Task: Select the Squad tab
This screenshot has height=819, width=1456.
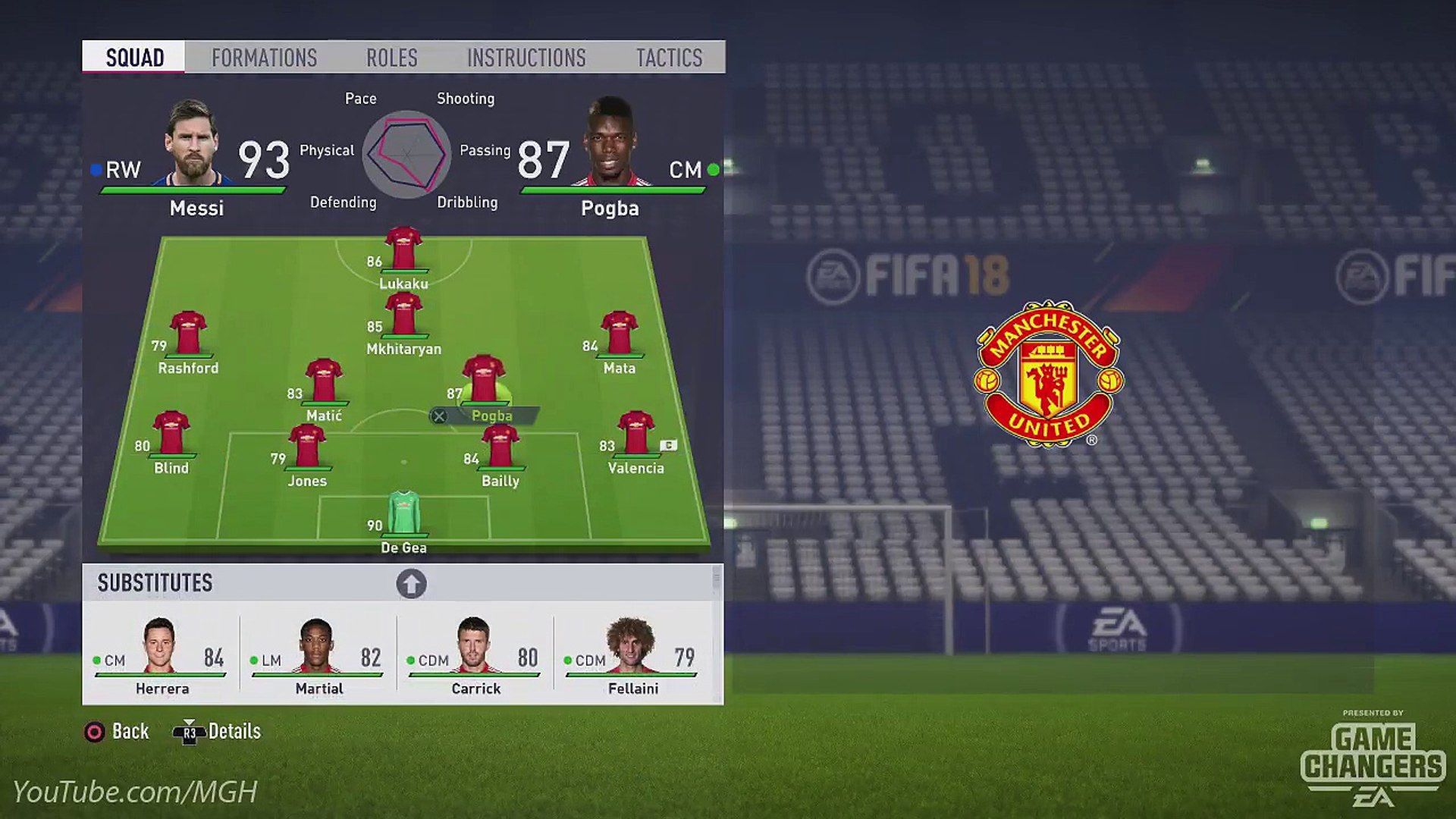Action: 134,58
